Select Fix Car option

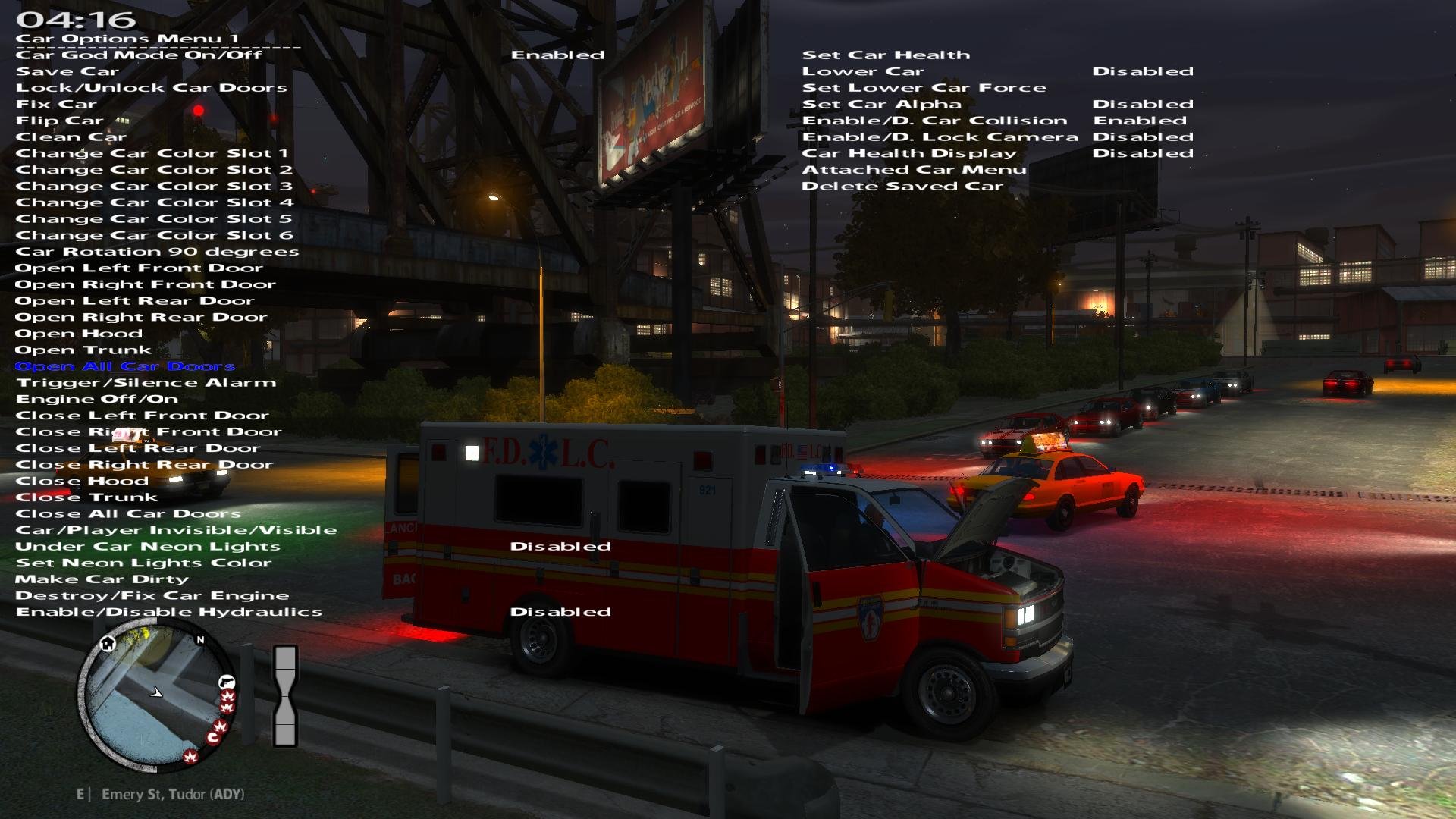pos(56,104)
